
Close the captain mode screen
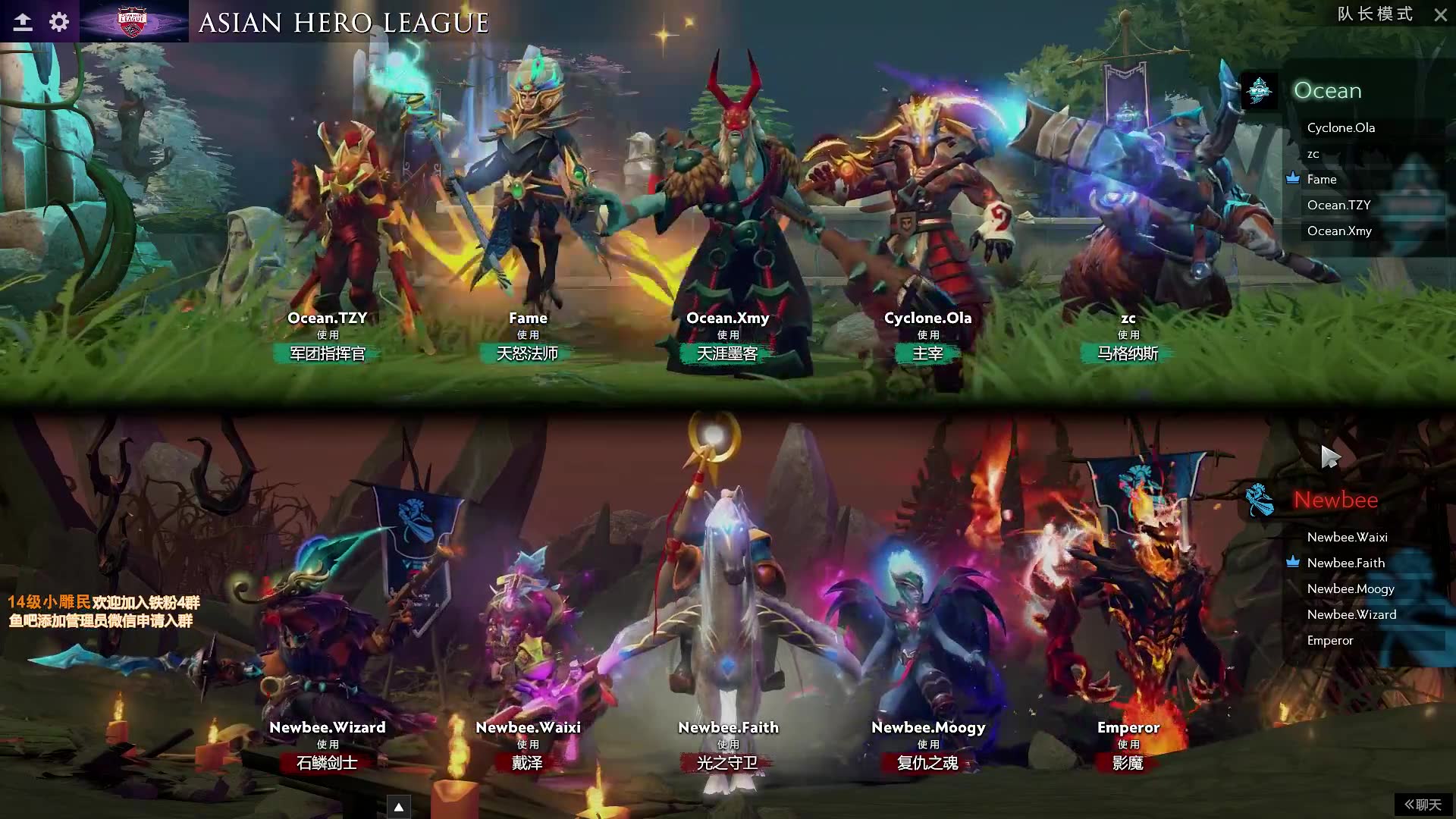1440,15
